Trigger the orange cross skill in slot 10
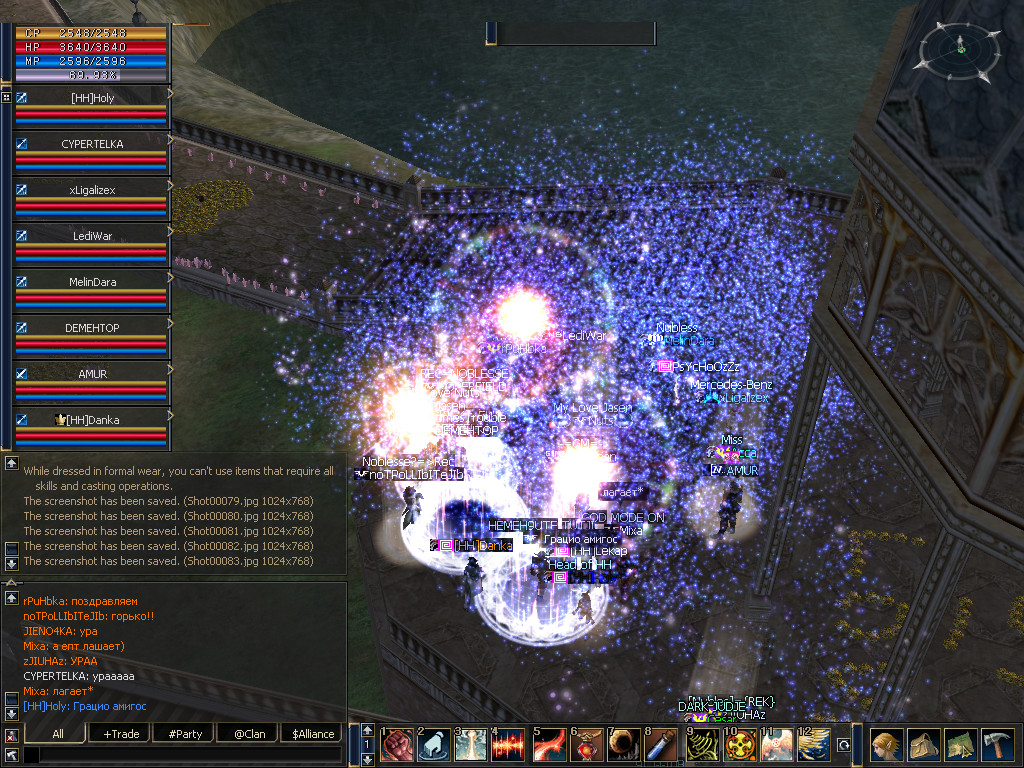Image resolution: width=1024 pixels, height=768 pixels. coord(739,745)
